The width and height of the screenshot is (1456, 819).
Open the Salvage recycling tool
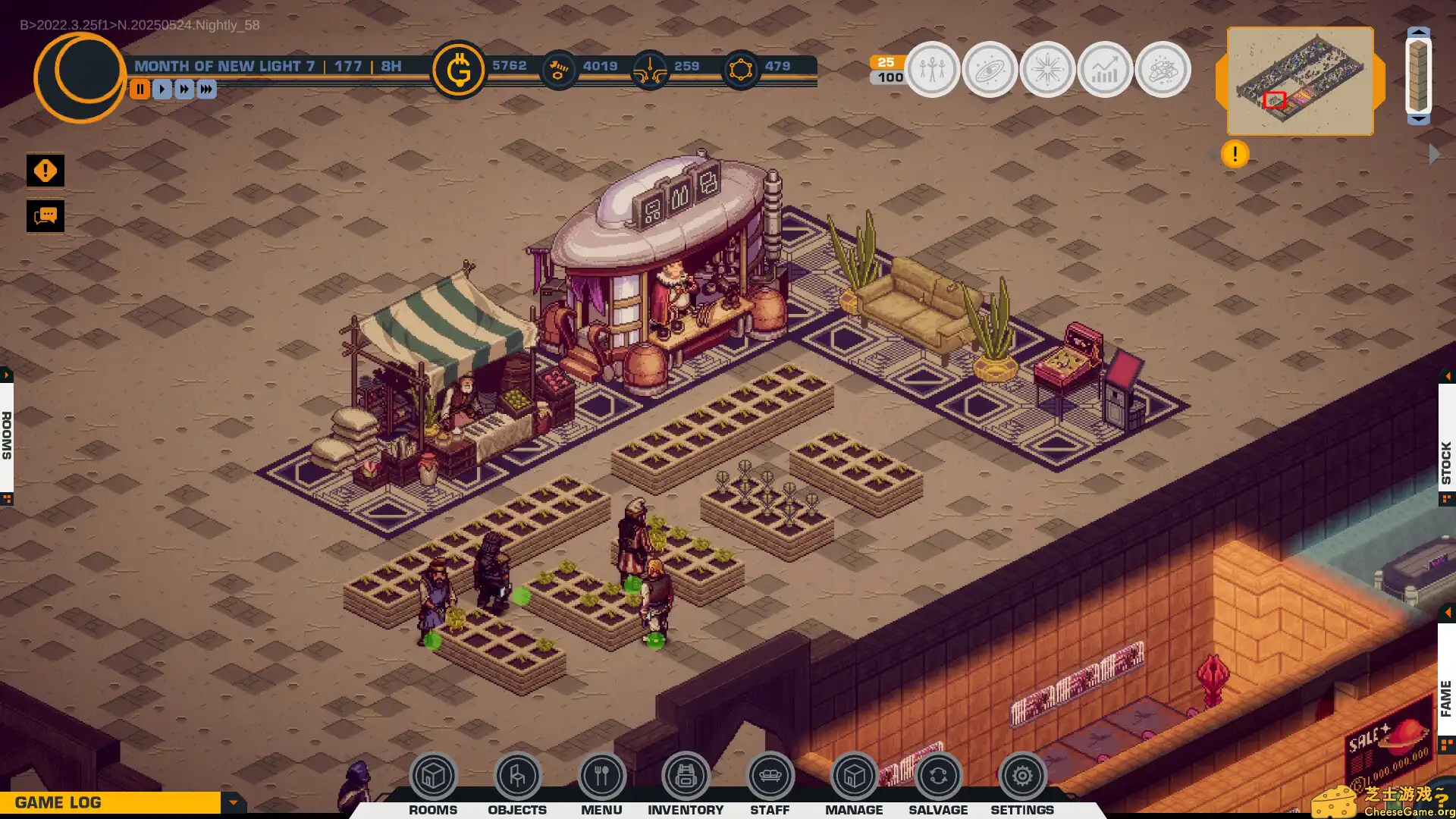[x=938, y=776]
